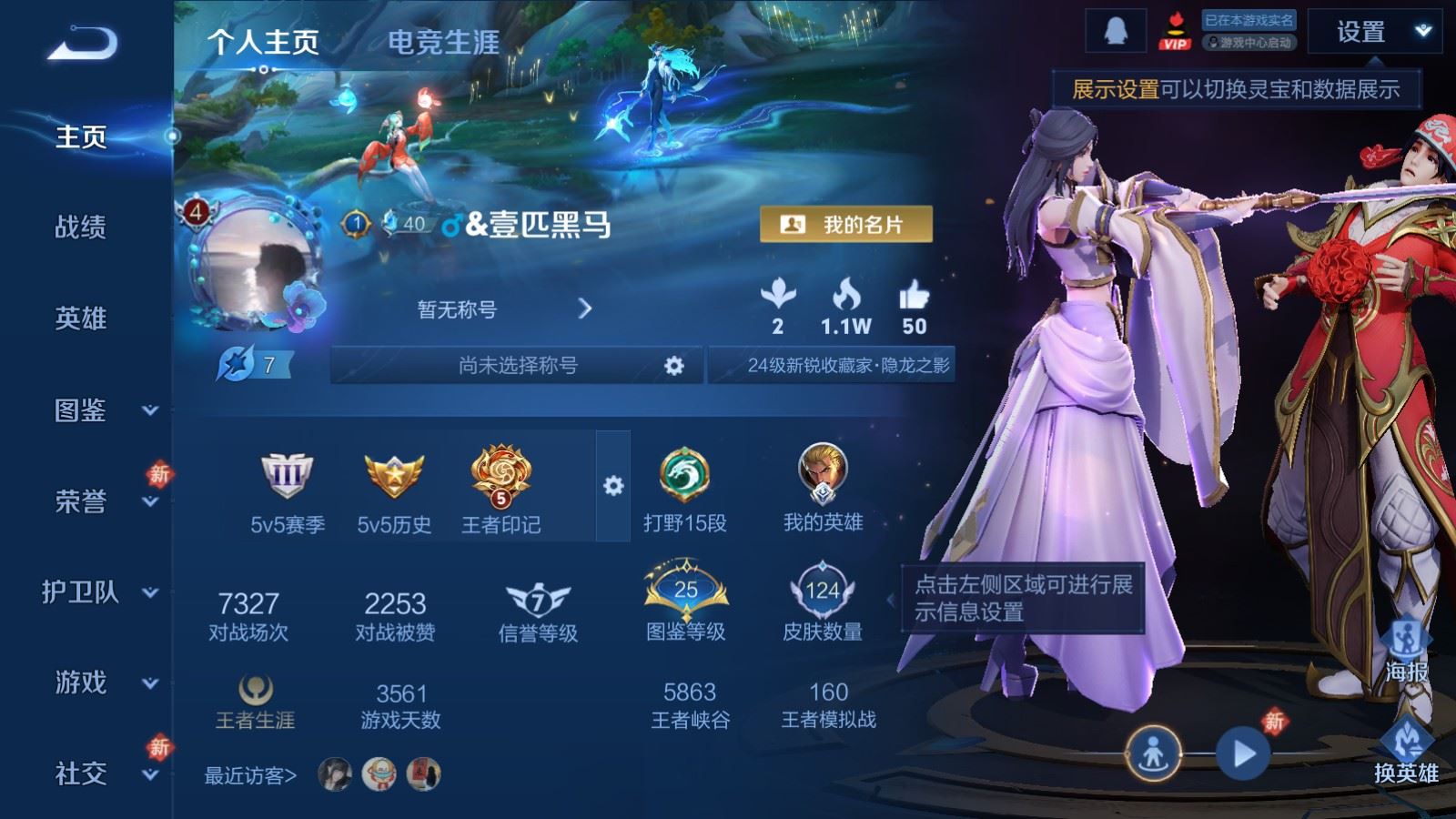Open the 我的名片 card
This screenshot has width=1456, height=819.
(x=845, y=225)
